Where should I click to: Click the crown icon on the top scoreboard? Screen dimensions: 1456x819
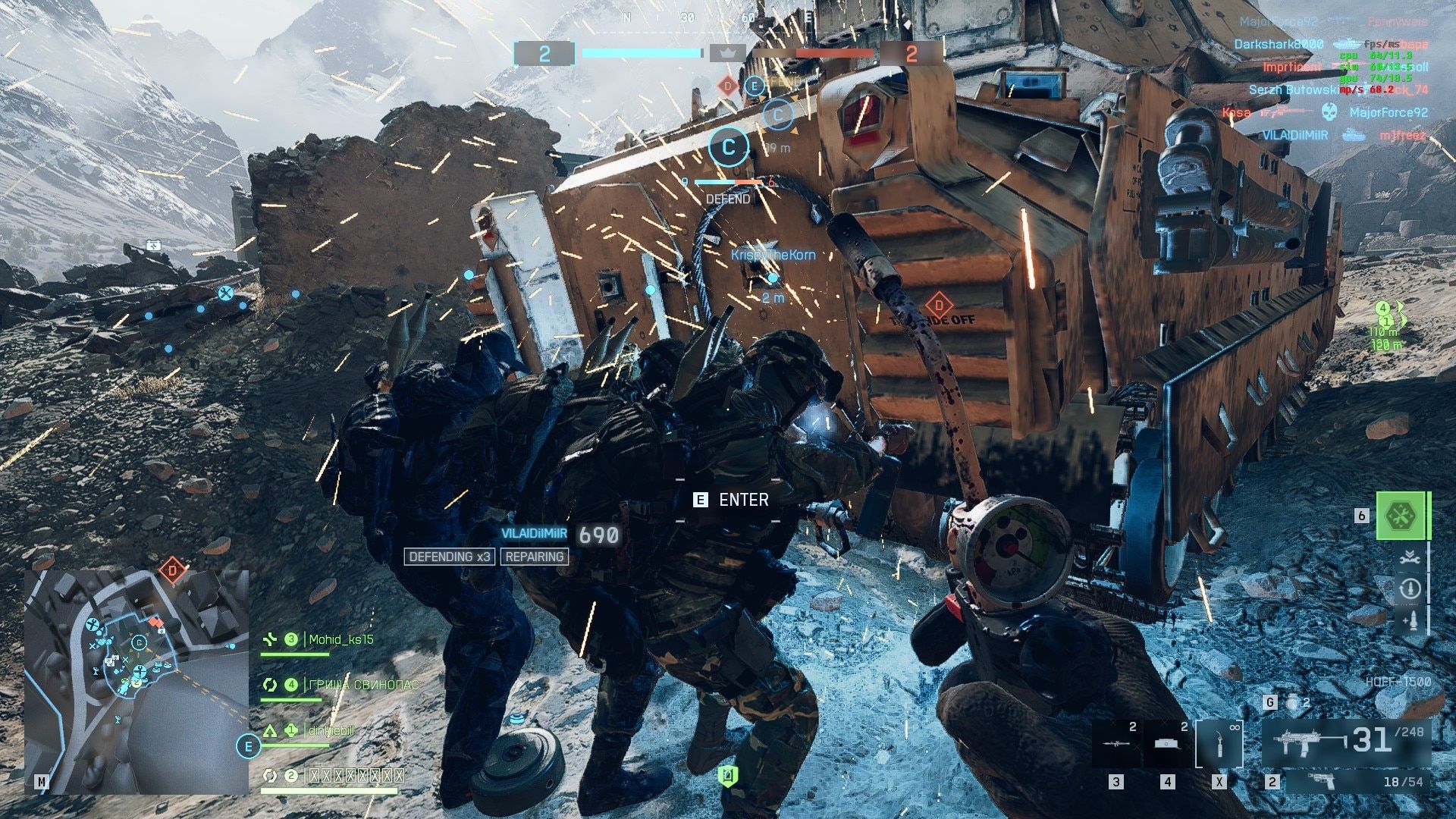pyautogui.click(x=726, y=55)
